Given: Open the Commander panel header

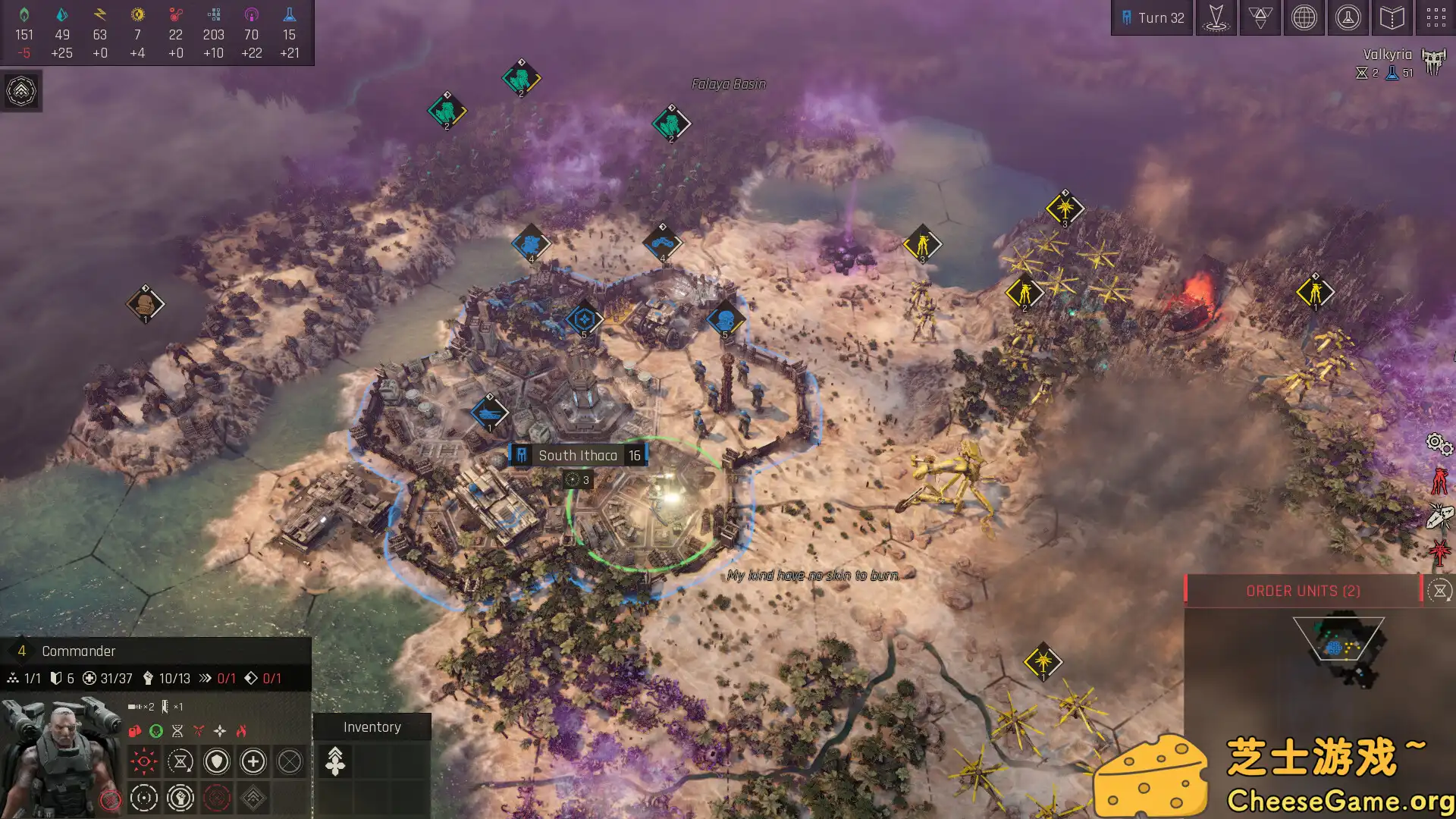Looking at the screenshot, I should pos(77,651).
